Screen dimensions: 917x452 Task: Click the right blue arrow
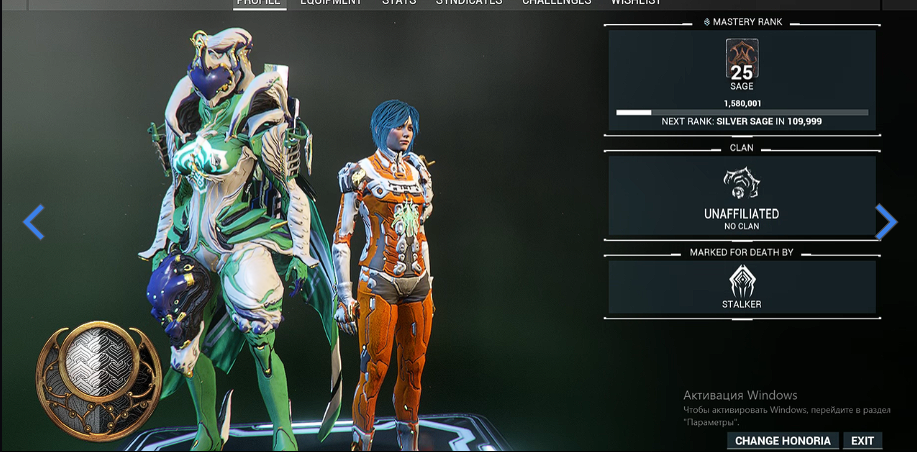pos(885,222)
